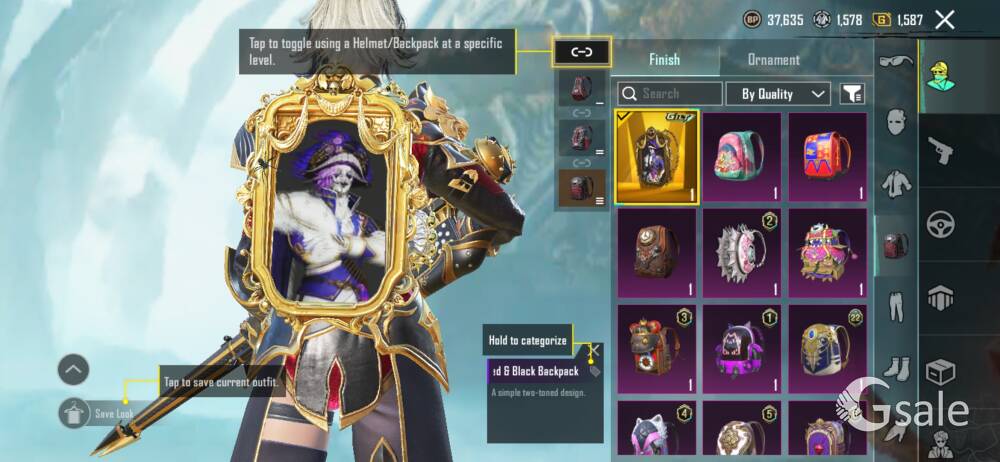Go to the weapon skins section

click(940, 150)
